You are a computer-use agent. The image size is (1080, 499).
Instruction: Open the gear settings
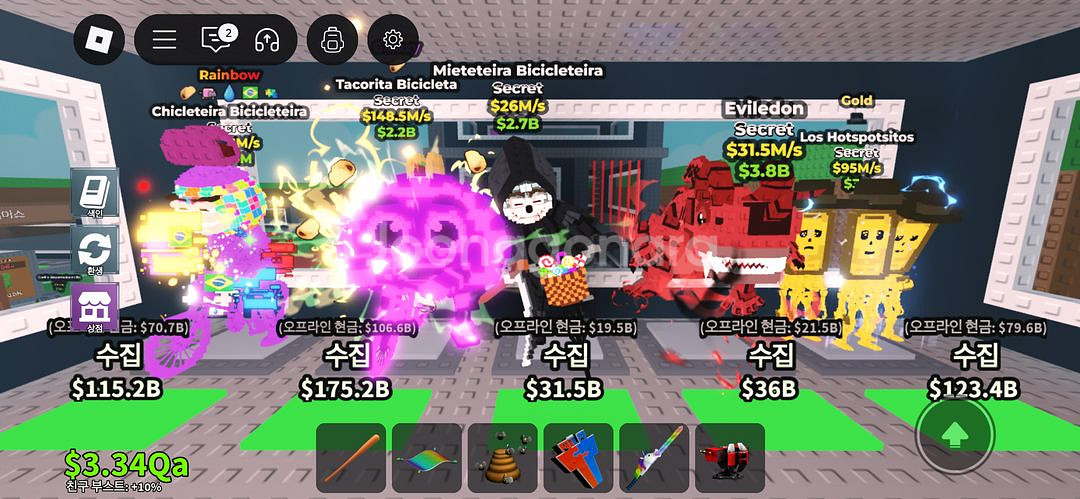[393, 39]
